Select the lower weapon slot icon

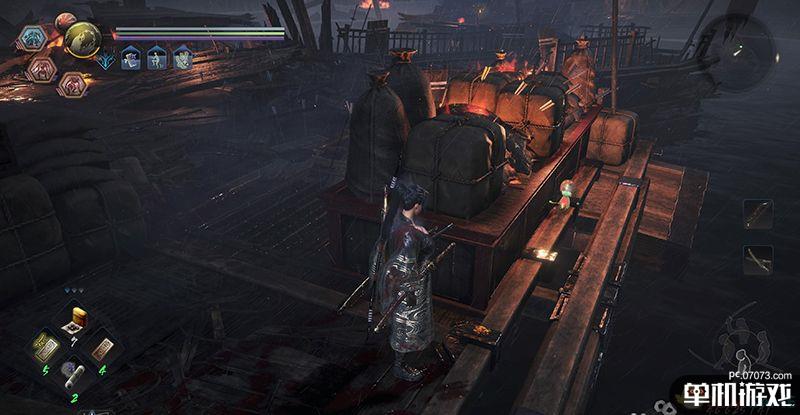(x=757, y=258)
